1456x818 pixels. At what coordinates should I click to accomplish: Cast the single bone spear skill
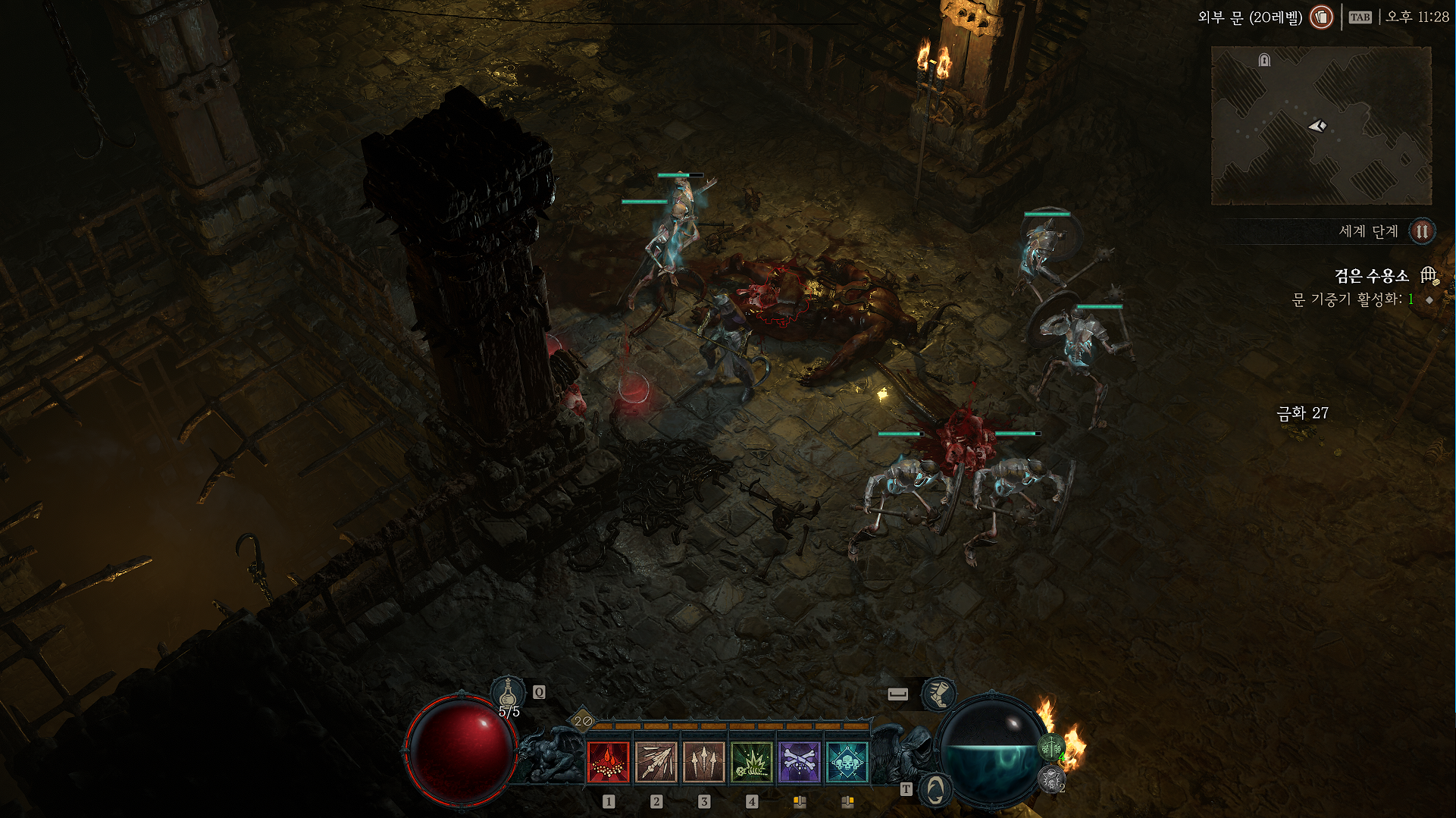(656, 761)
